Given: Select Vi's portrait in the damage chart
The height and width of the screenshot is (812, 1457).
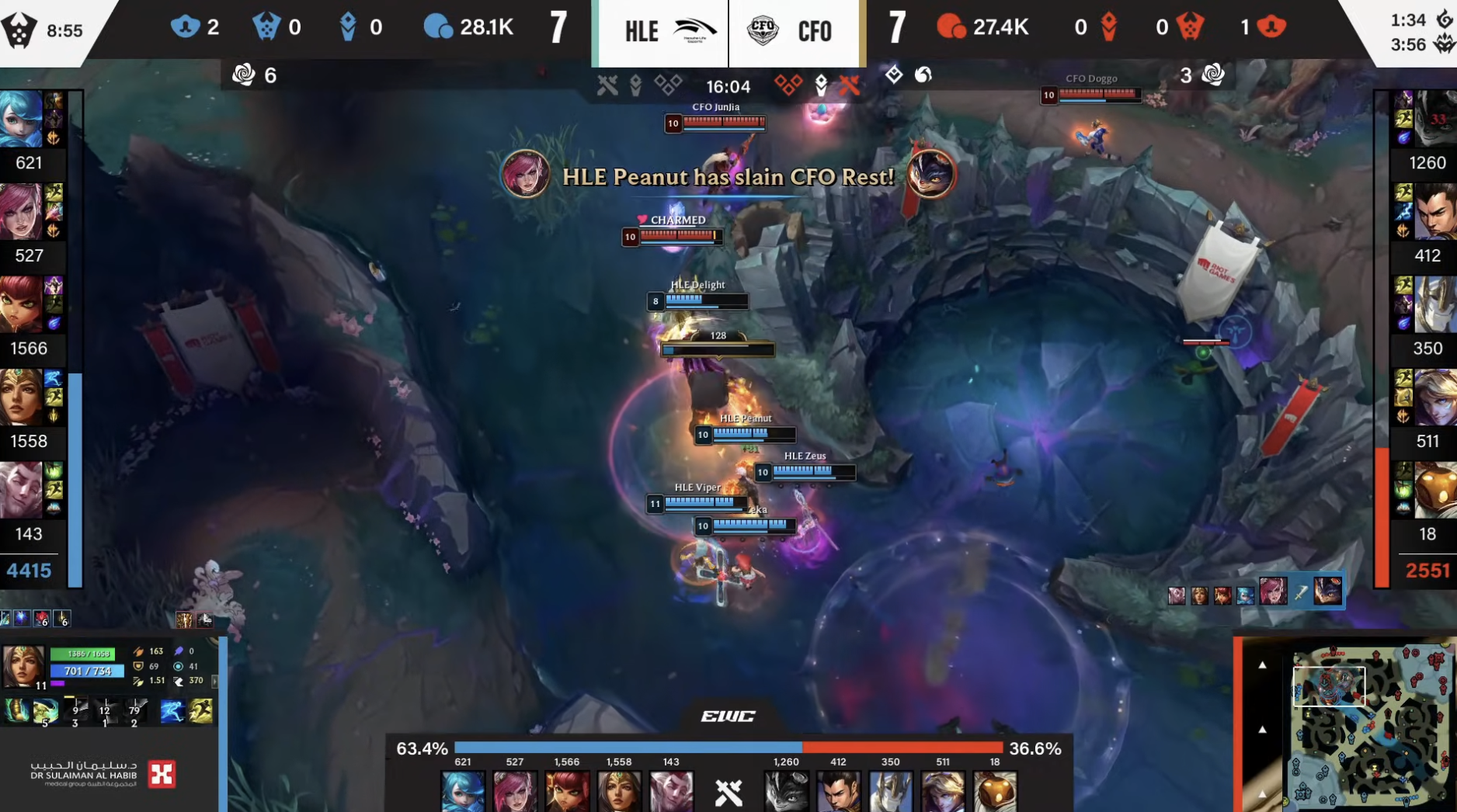Looking at the screenshot, I should (515, 791).
